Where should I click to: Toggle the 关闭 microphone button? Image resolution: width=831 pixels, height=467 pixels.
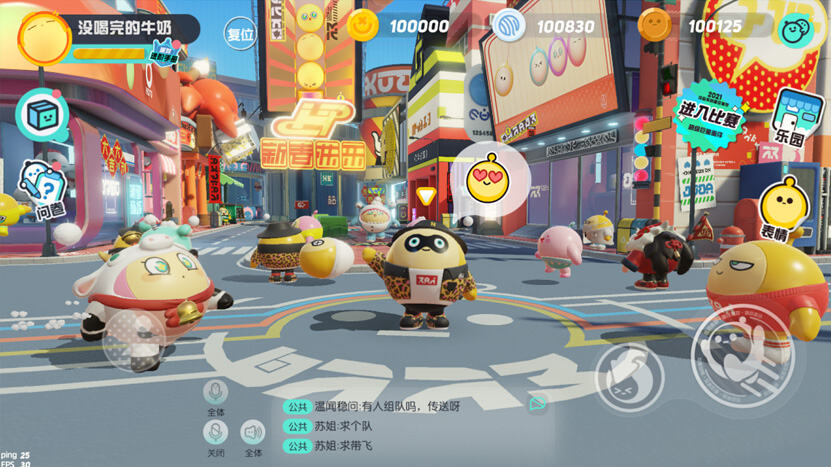[215, 433]
